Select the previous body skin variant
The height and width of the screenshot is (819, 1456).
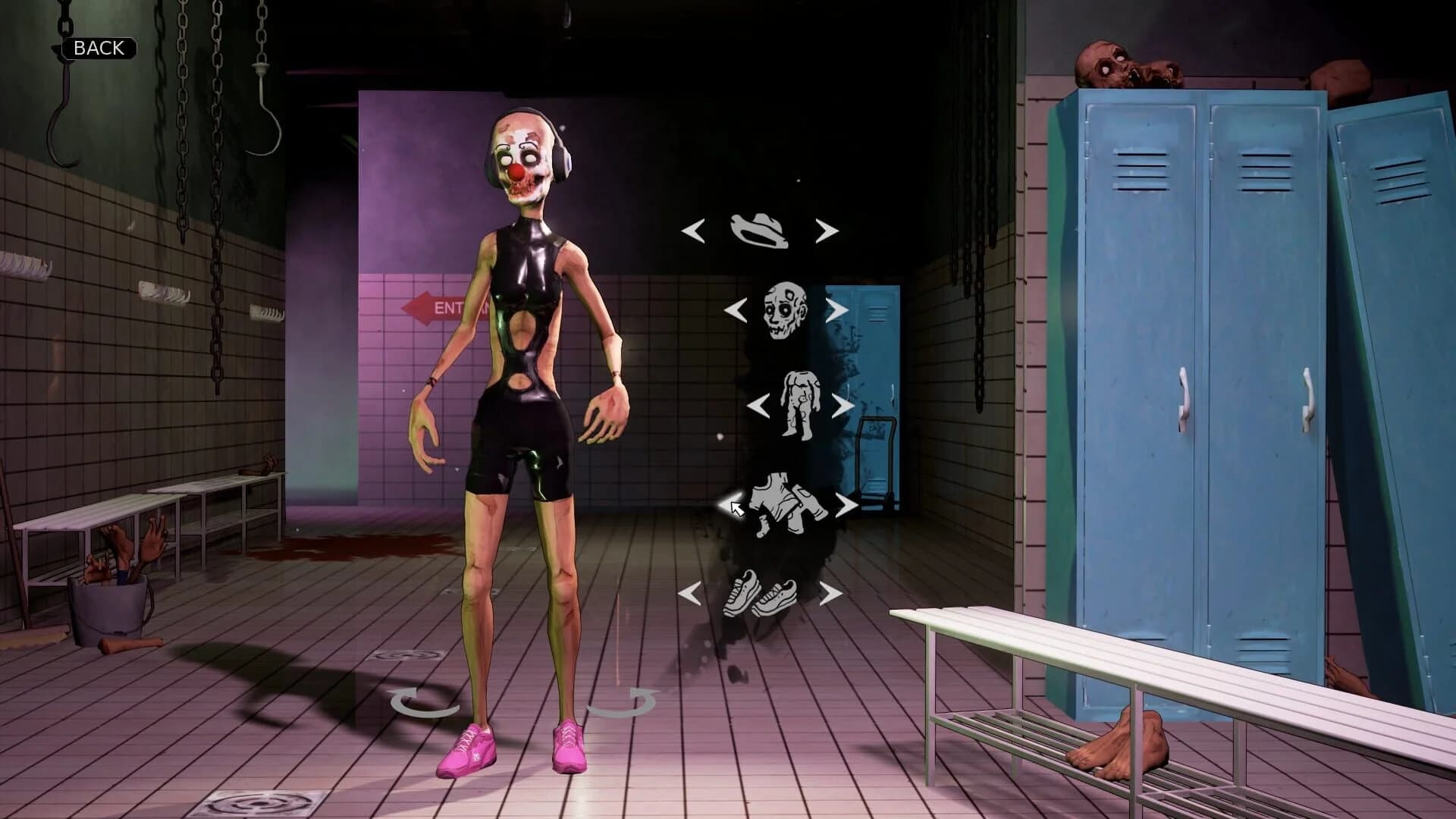[x=758, y=405]
